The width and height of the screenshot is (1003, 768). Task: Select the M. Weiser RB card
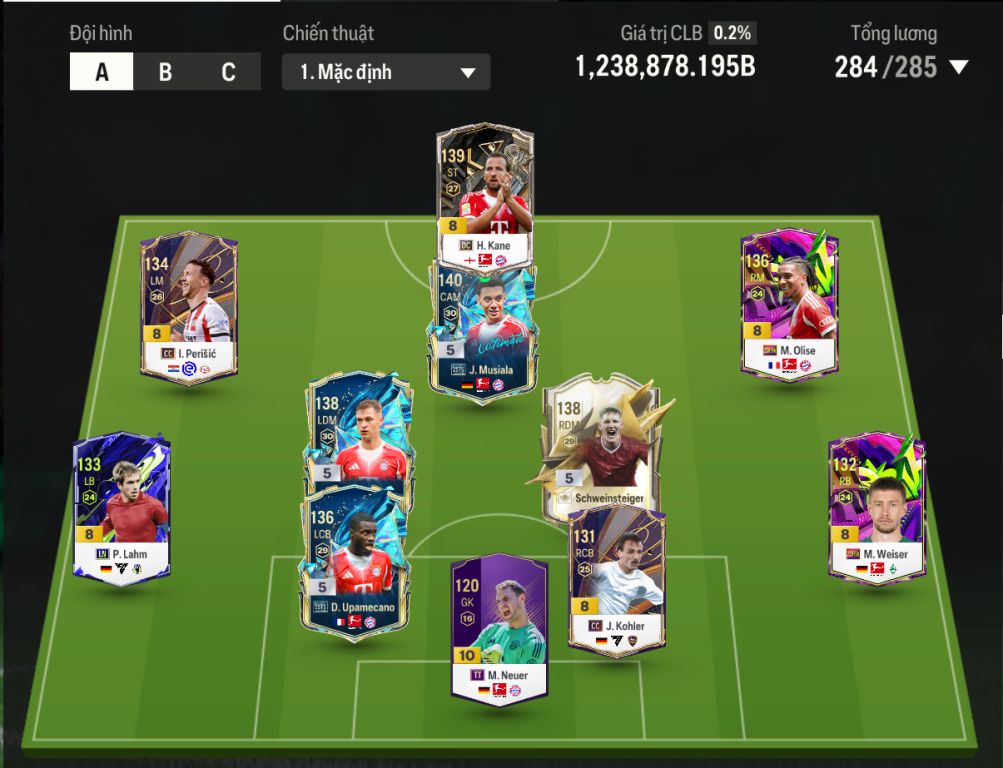pos(877,507)
